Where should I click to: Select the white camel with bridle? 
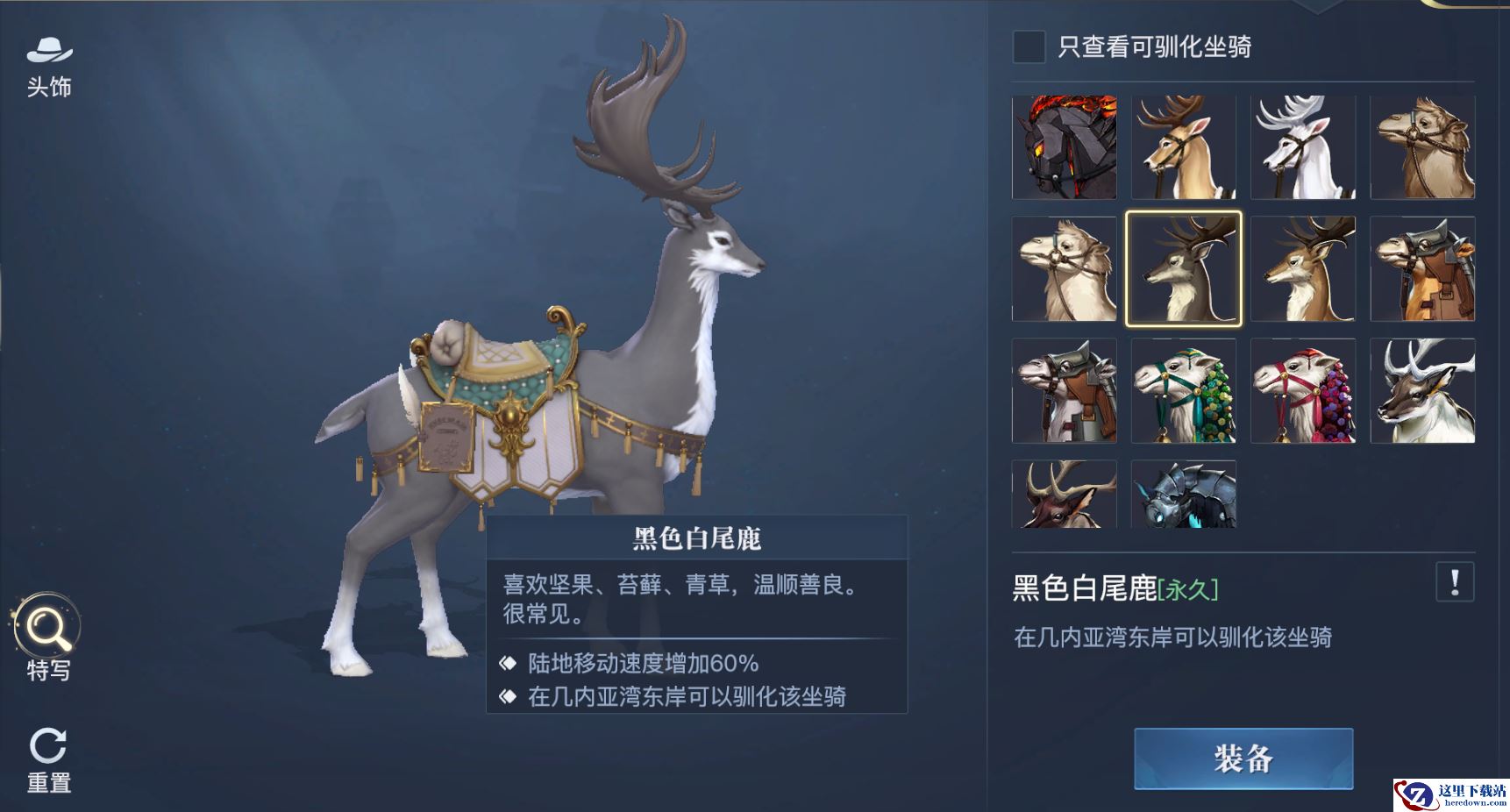click(x=1064, y=268)
